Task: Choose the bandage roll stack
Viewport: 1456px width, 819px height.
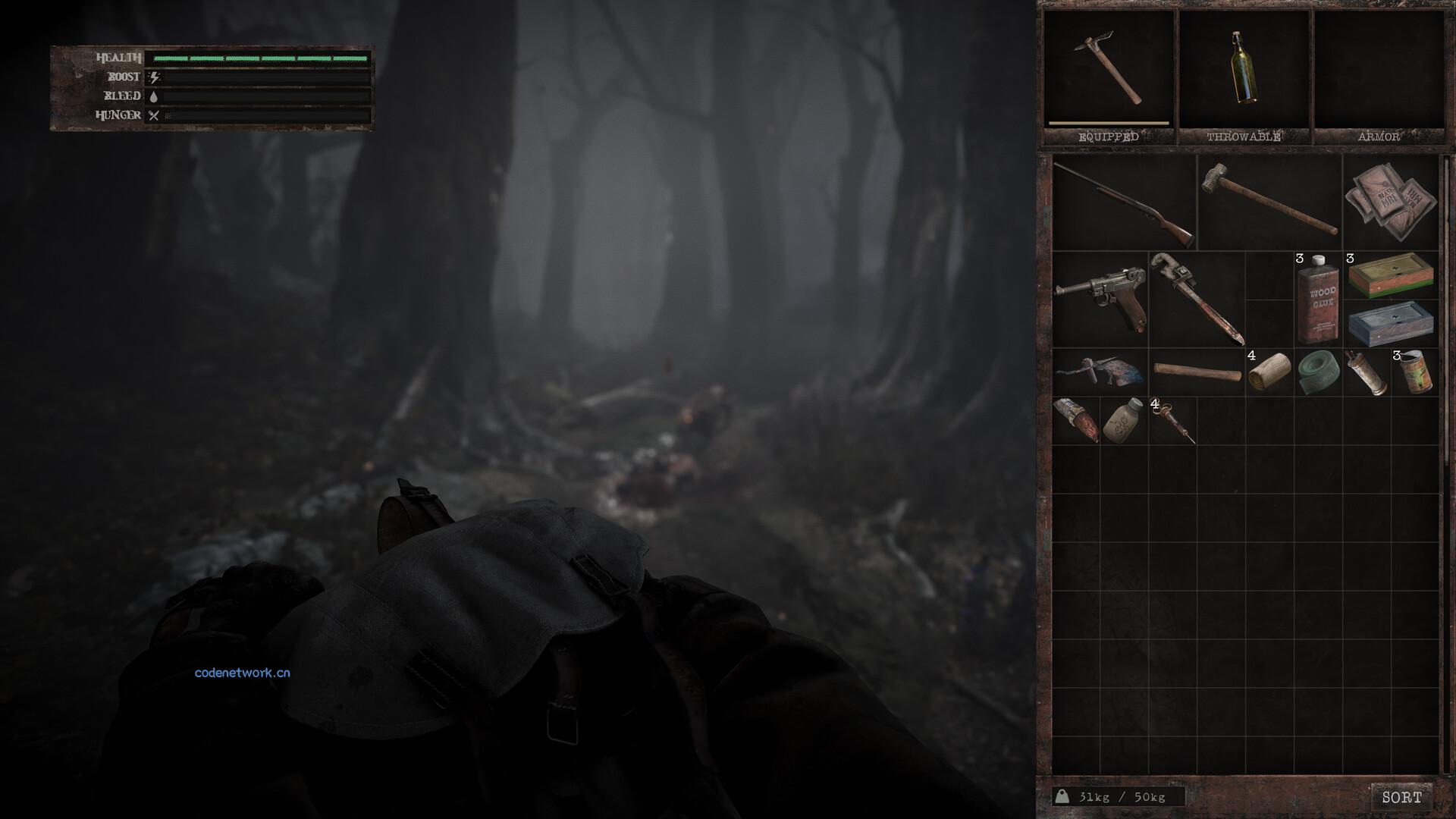Action: click(1269, 372)
